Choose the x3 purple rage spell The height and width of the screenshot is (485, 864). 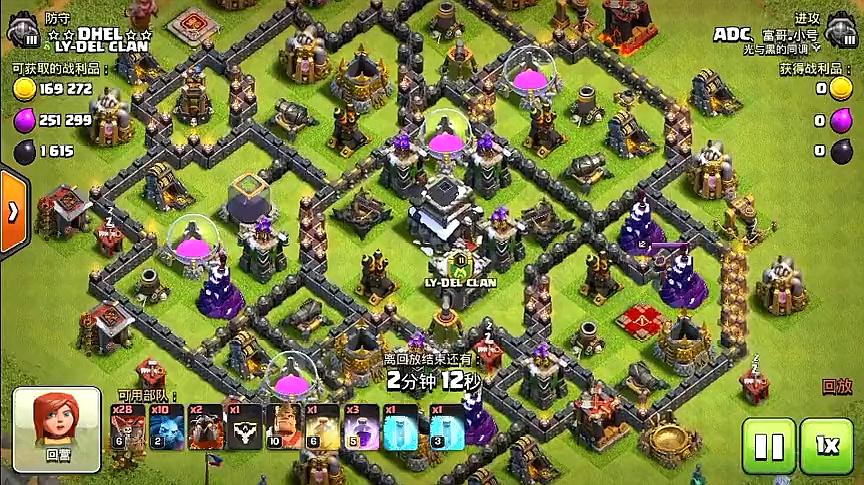tap(358, 427)
